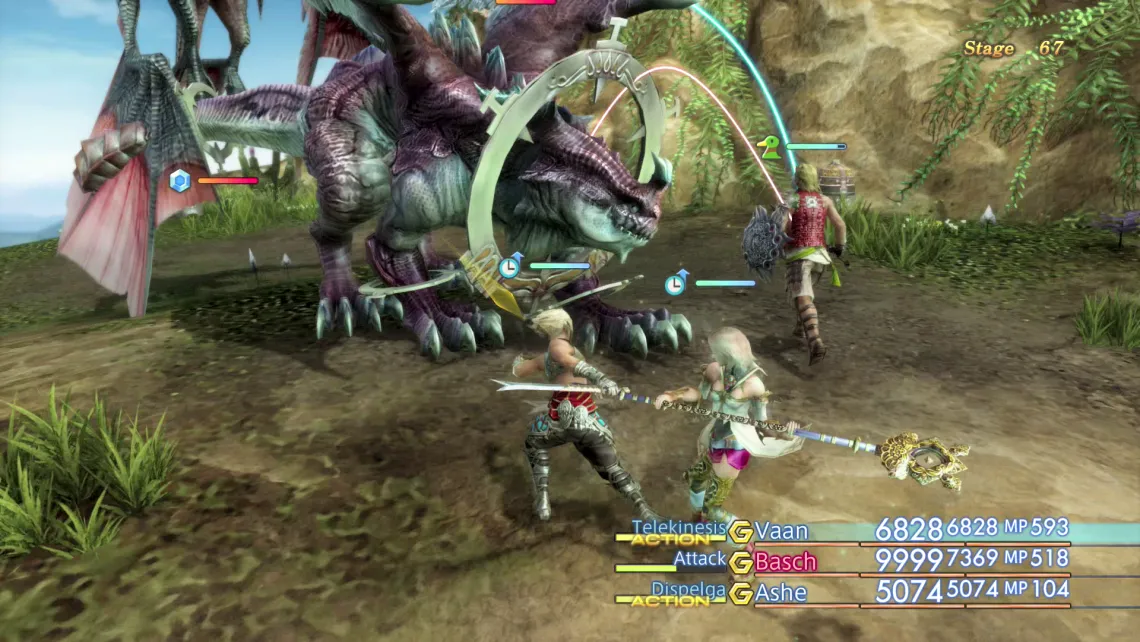Toggle the gambit icon beside Basch
This screenshot has height=642, width=1140.
[740, 562]
